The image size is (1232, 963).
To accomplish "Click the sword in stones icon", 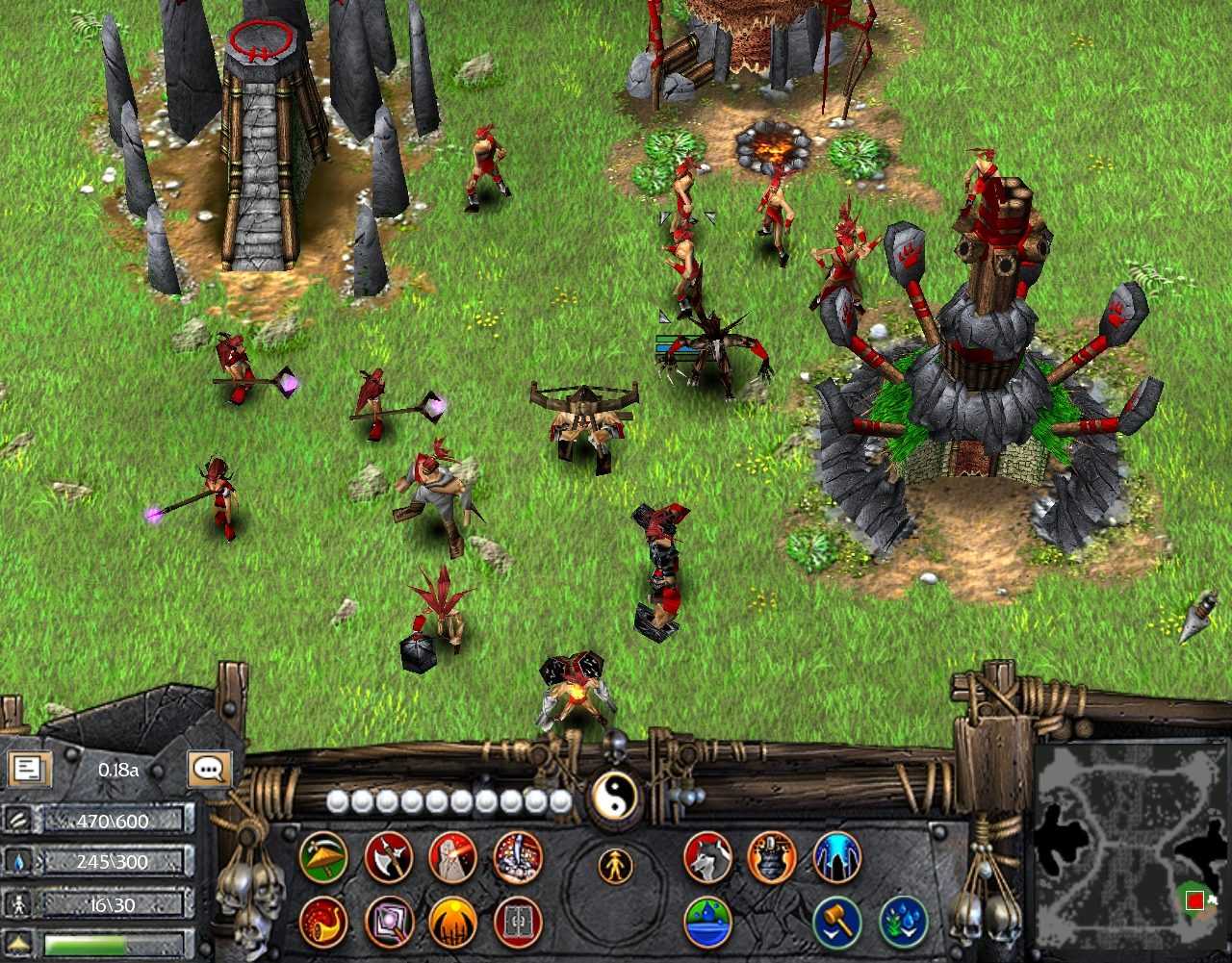I will coord(518,857).
